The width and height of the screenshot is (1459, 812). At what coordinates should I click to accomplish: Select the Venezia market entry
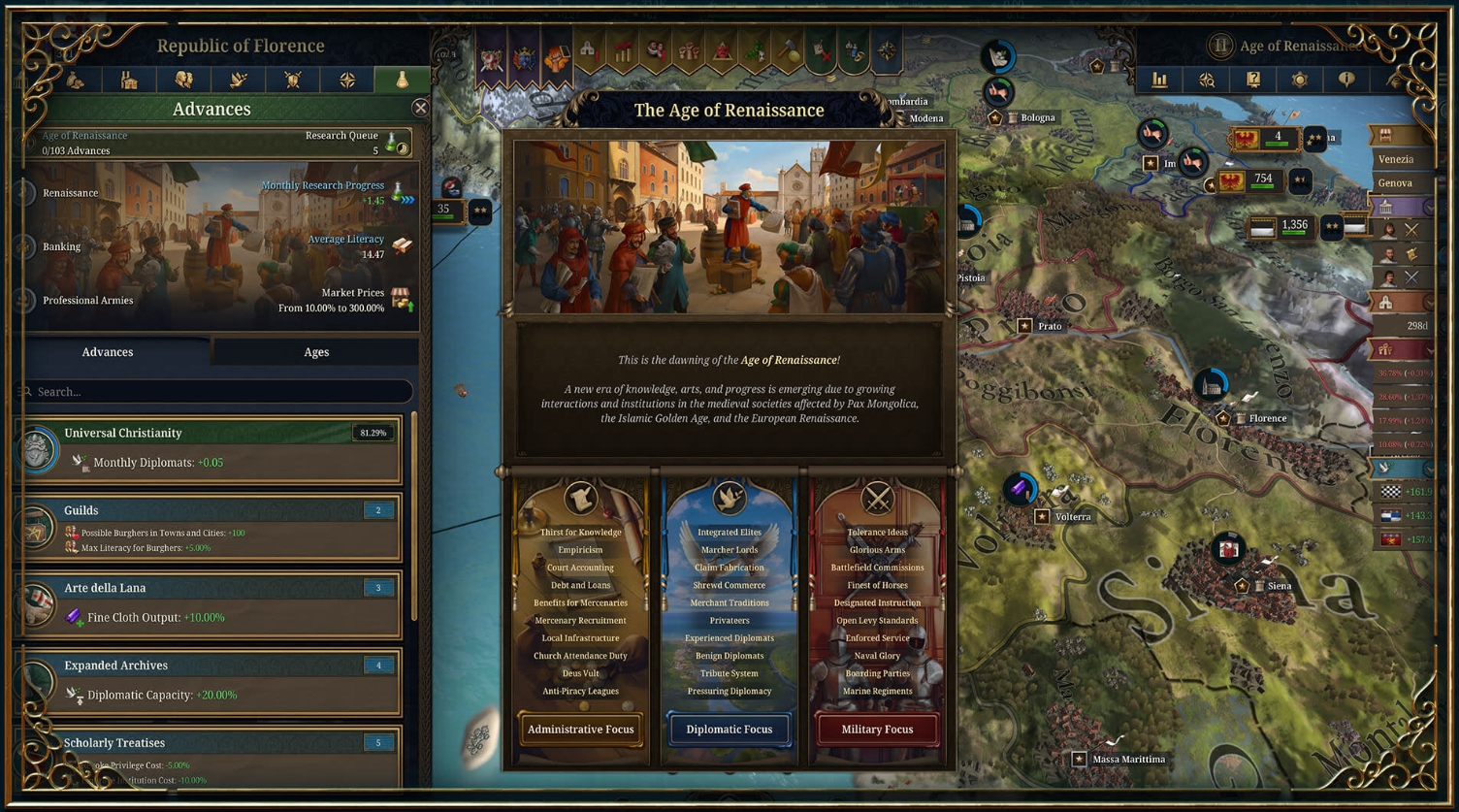(1395, 159)
